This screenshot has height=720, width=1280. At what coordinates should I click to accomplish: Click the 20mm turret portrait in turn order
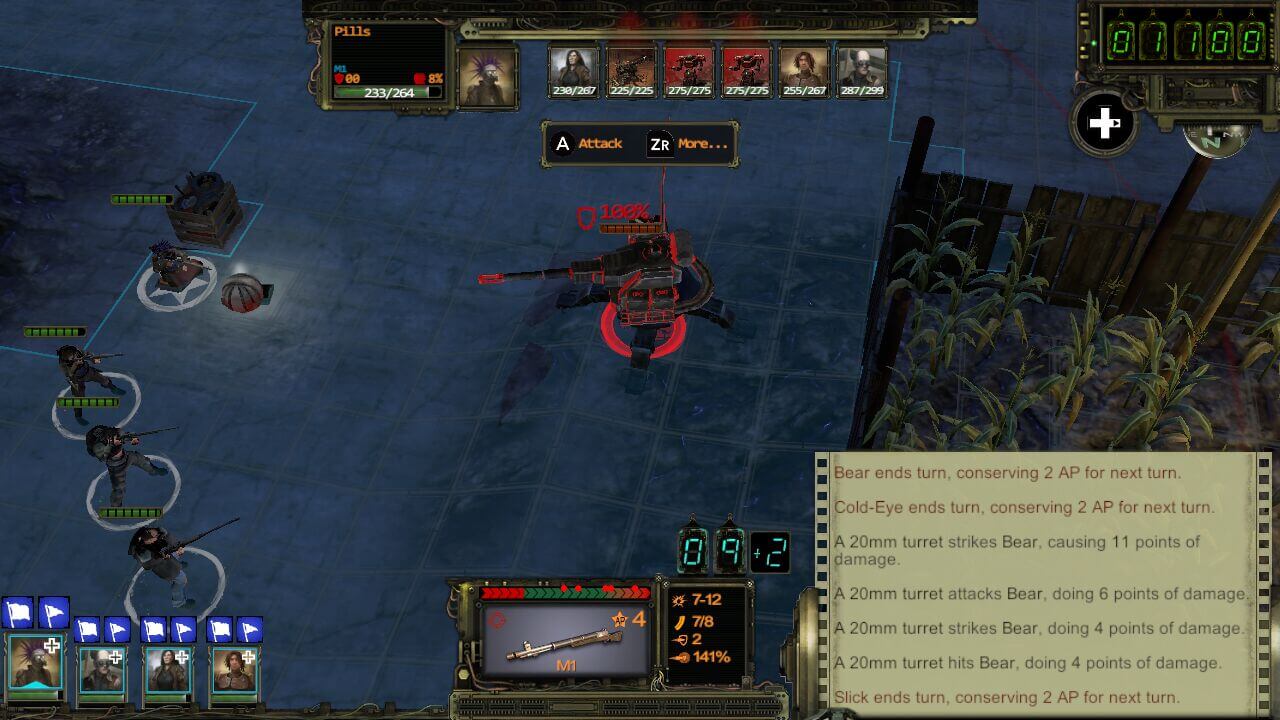(x=632, y=68)
